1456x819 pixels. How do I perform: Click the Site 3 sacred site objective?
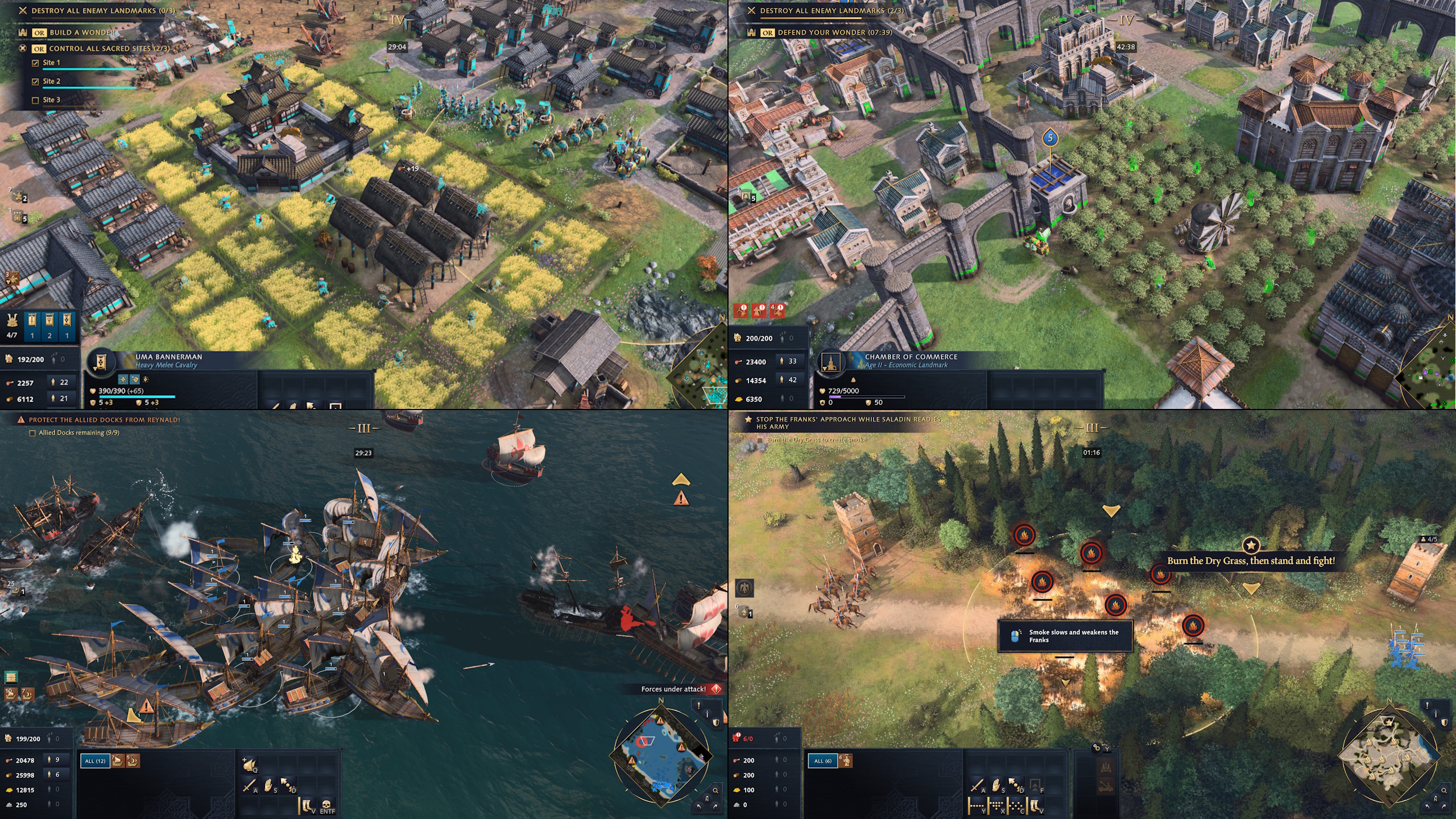pyautogui.click(x=51, y=100)
